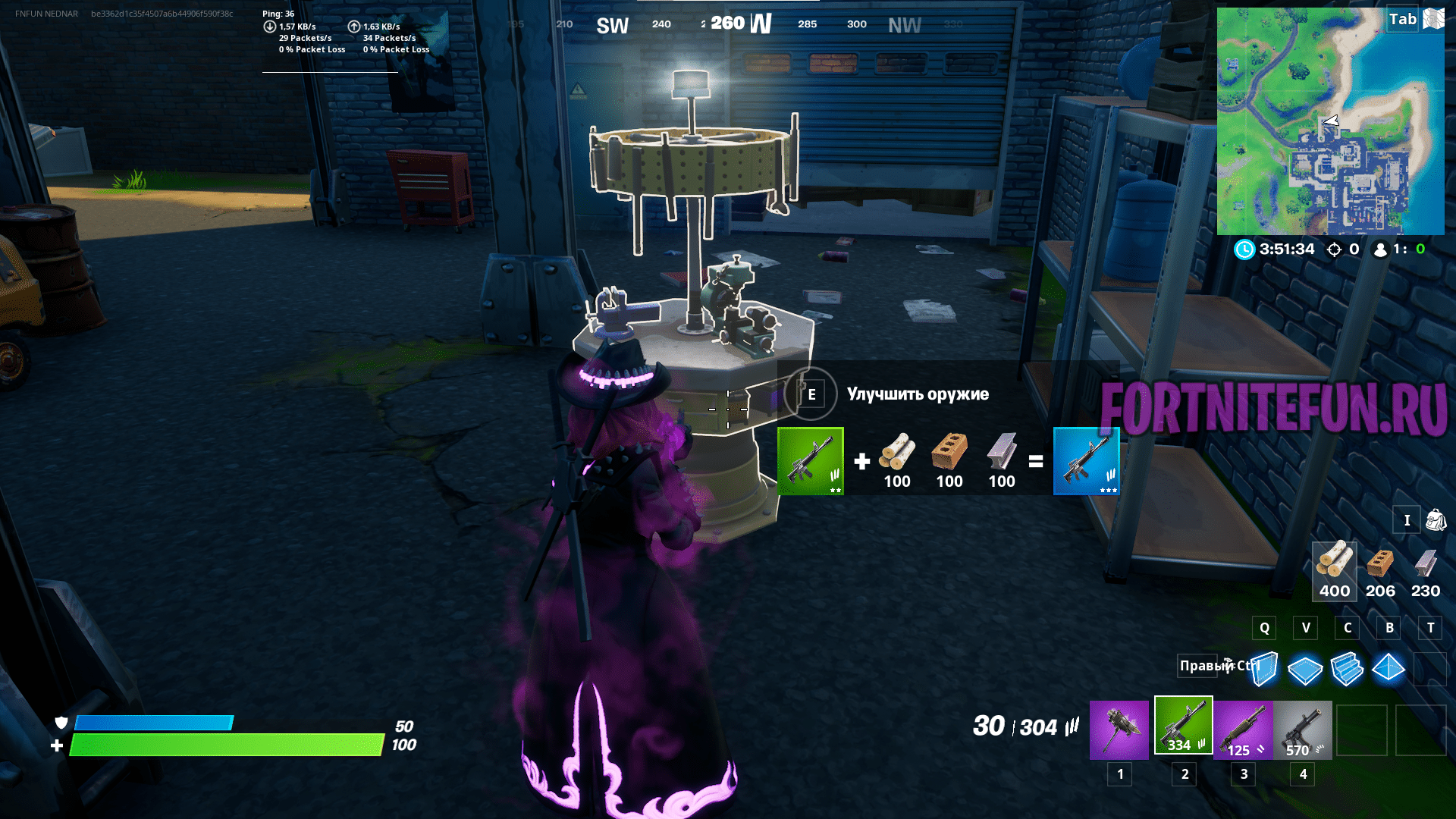Select the purple pickaxe hotbar slot

point(1119,730)
